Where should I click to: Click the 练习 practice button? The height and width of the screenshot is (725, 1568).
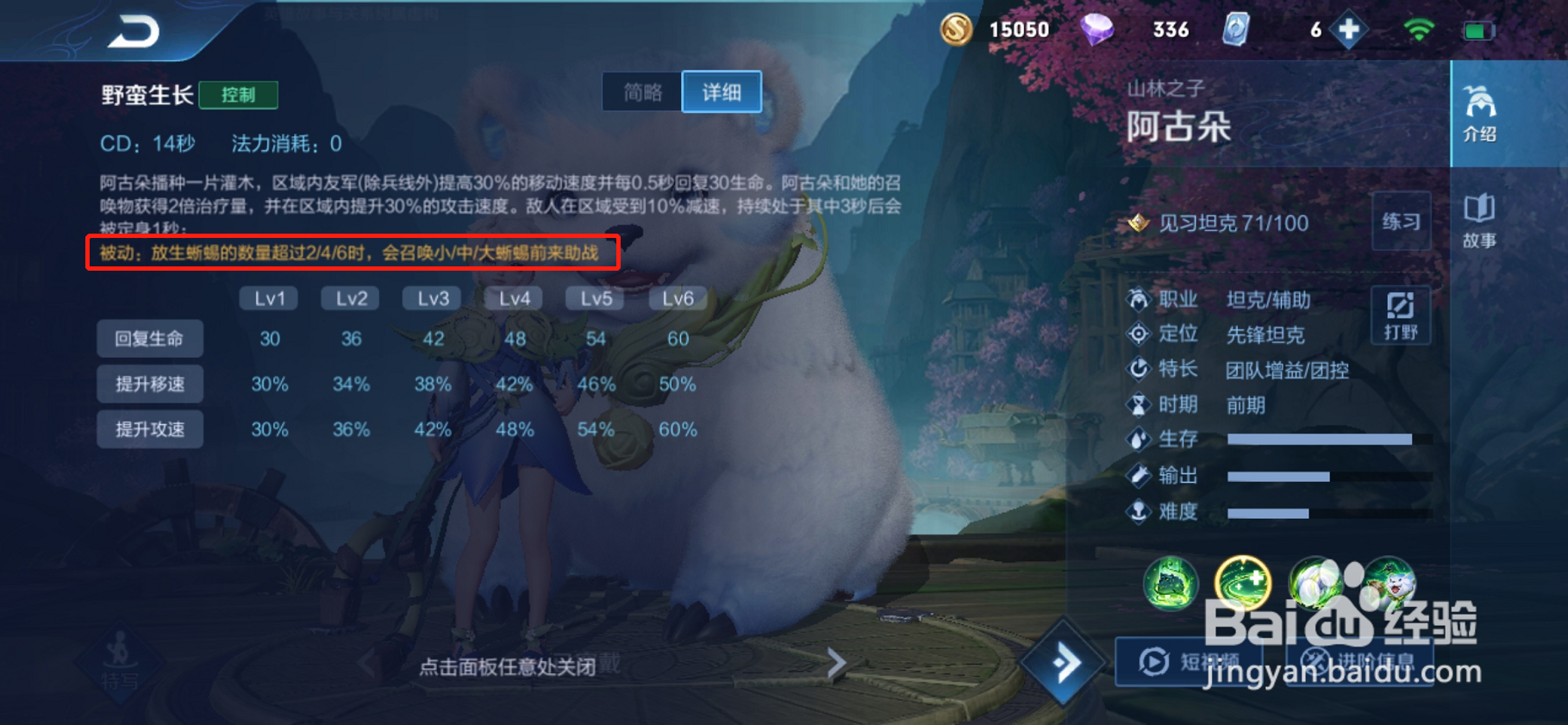coord(1402,222)
